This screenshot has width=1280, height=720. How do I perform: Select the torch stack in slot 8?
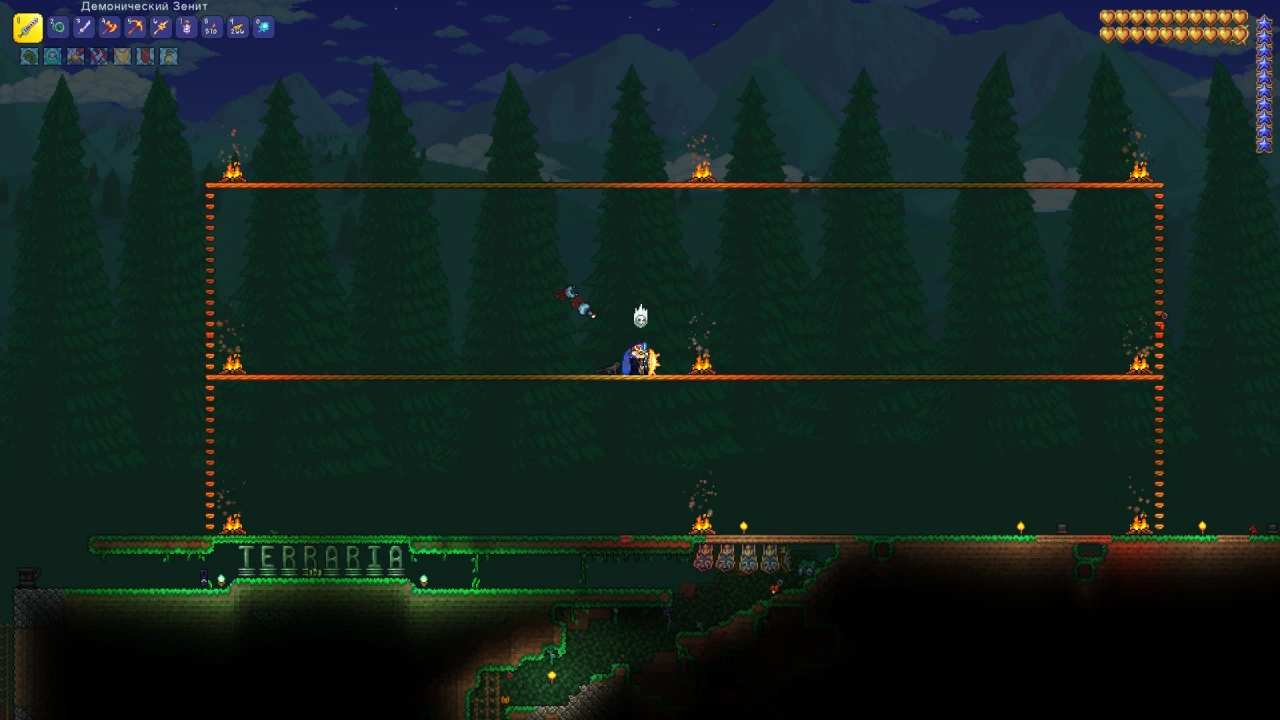point(211,28)
